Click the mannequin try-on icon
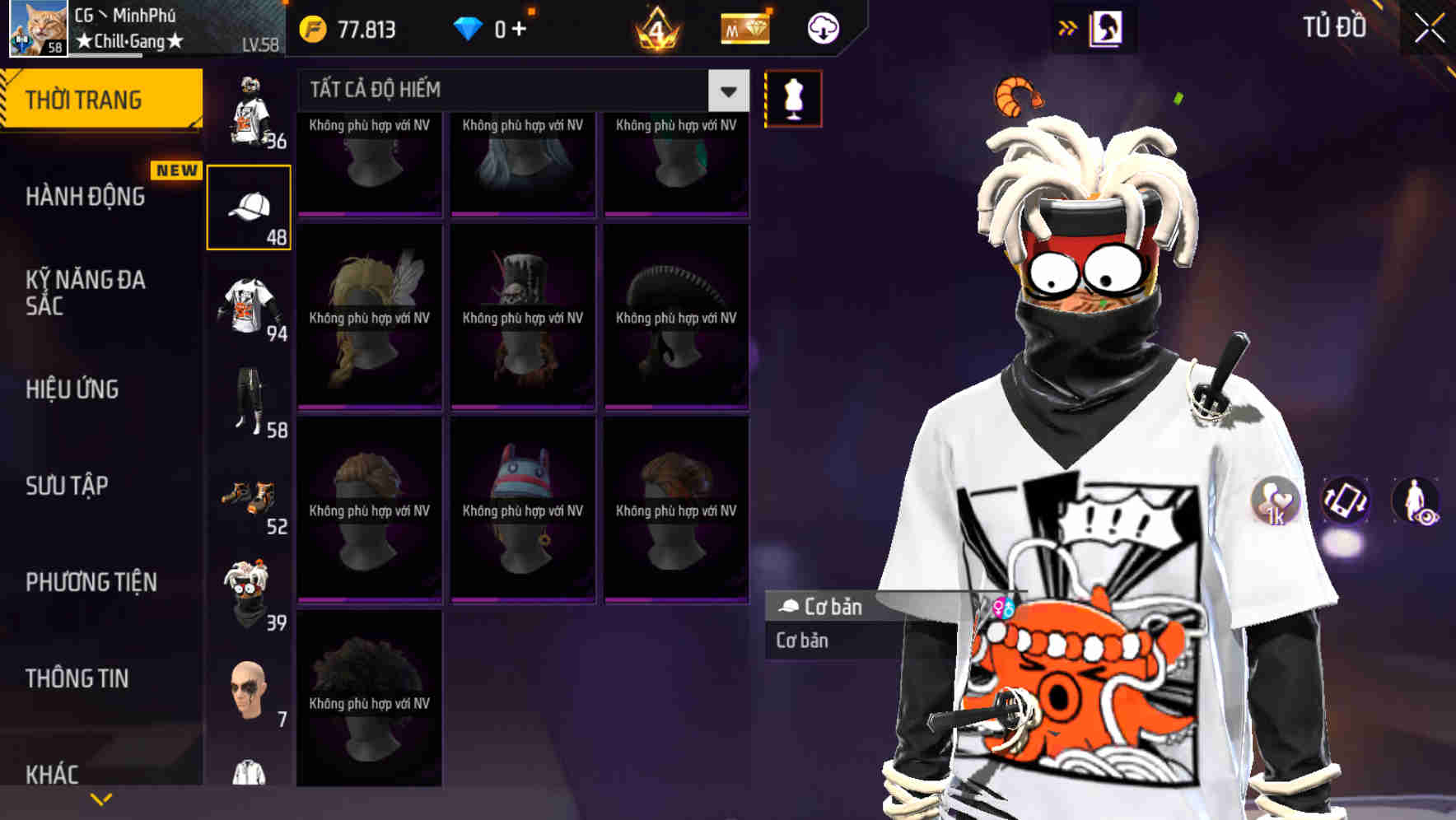Viewport: 1456px width, 820px height. coord(793,96)
